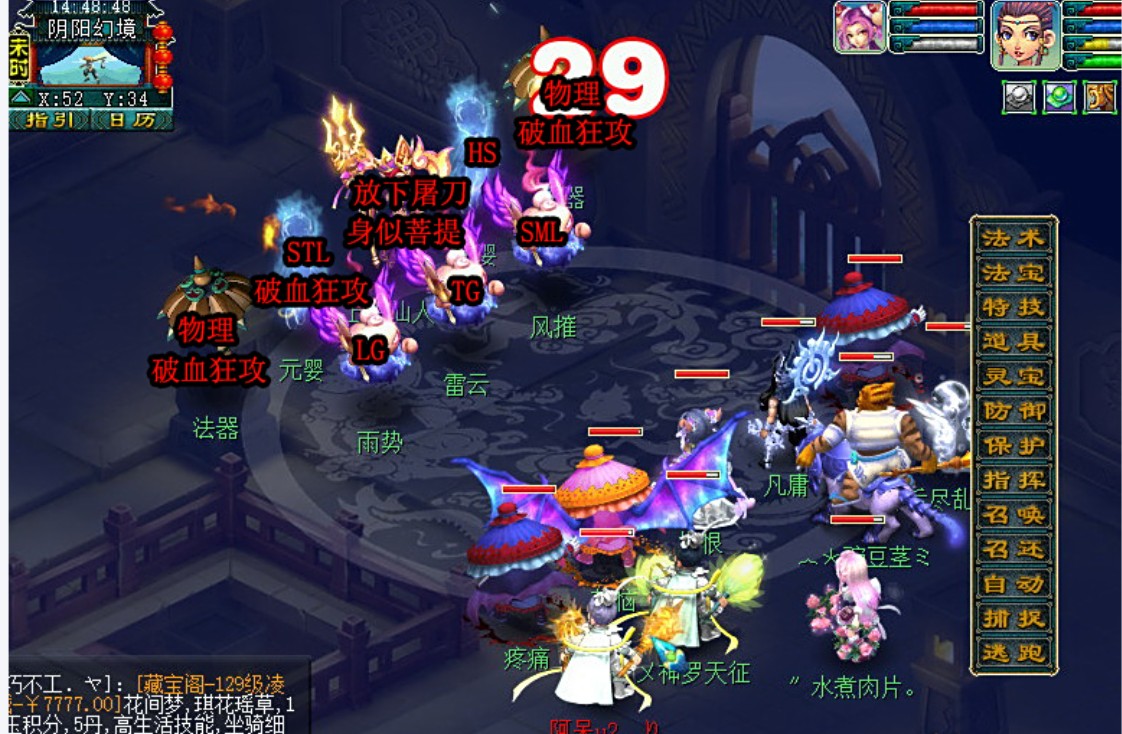This screenshot has height=734, width=1122.
Task: Open the 日历 calendar button
Action: pyautogui.click(x=130, y=120)
